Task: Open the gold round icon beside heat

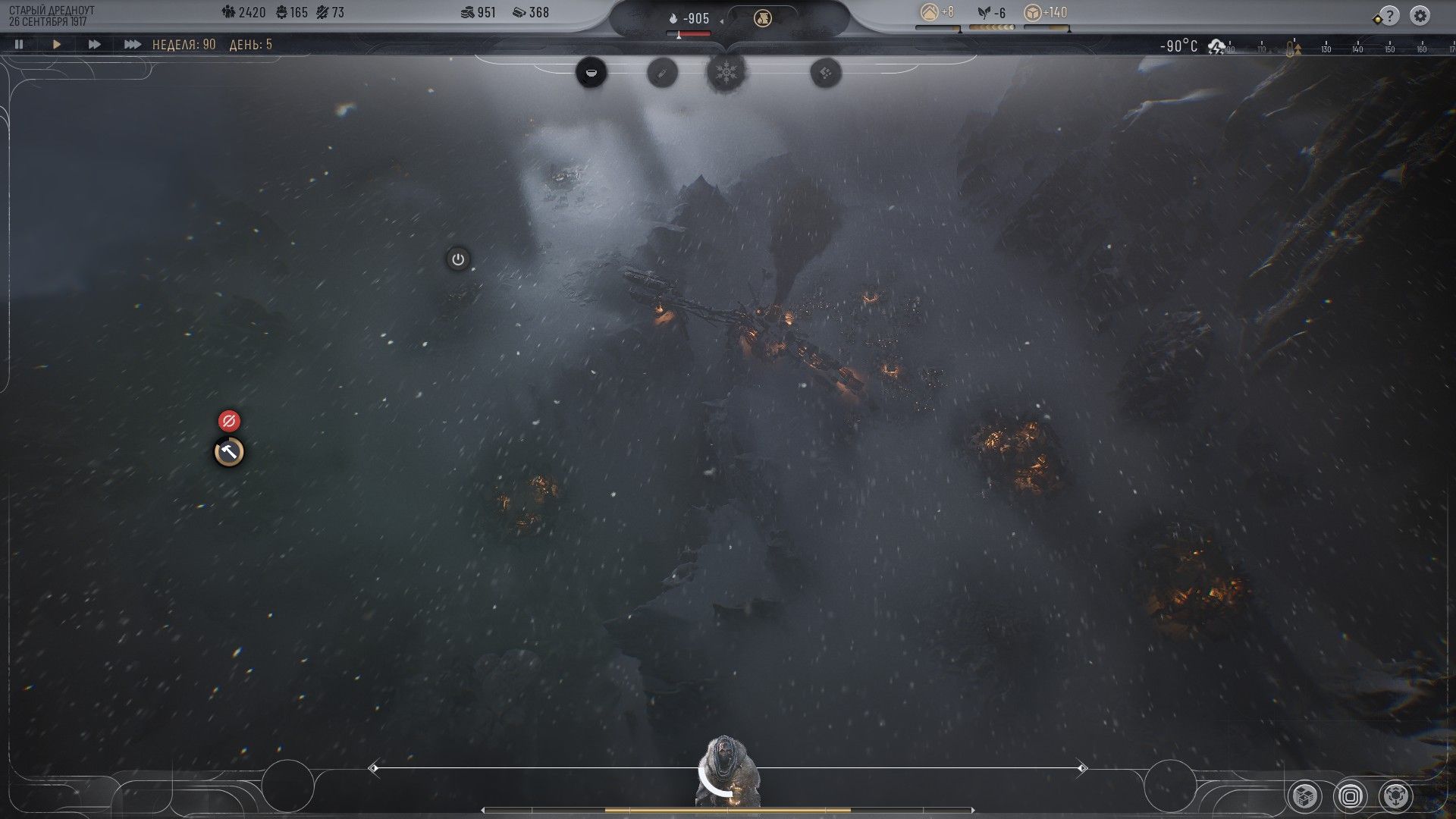Action: 763,19
